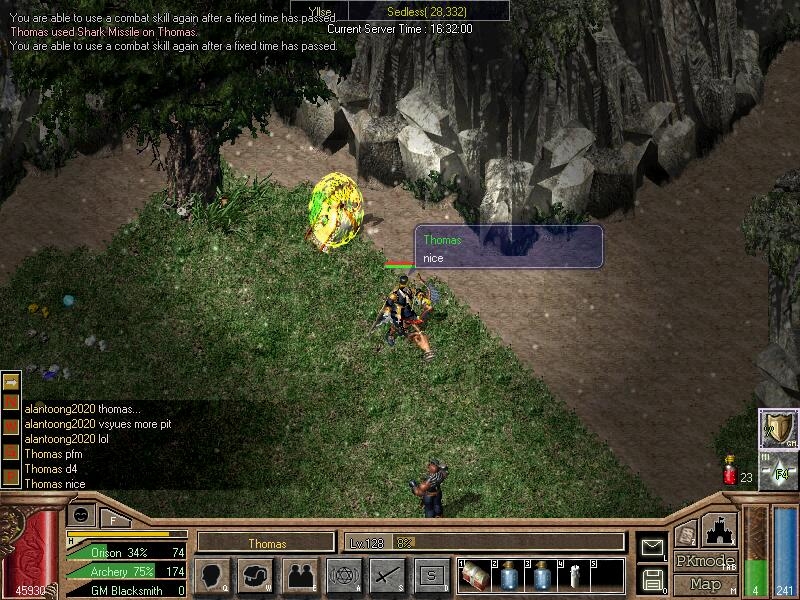Open the mail envelope button
The width and height of the screenshot is (800, 600).
coord(652,547)
